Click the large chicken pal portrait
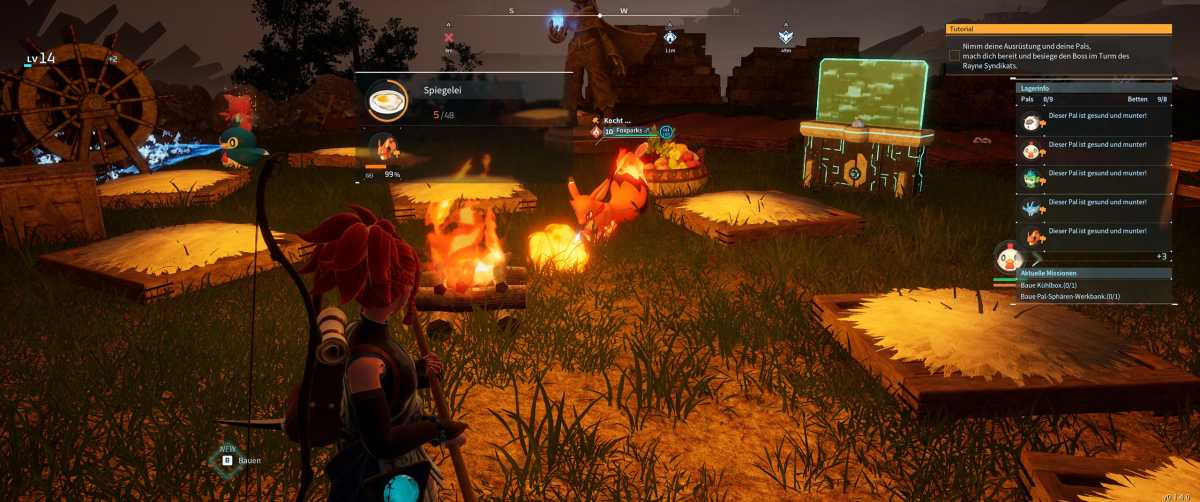The width and height of the screenshot is (1200, 502). (1006, 257)
